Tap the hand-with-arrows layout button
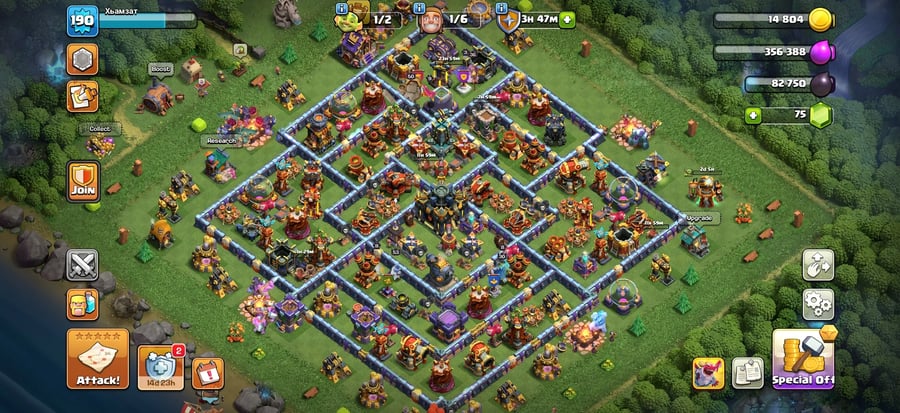This screenshot has width=900, height=413. point(818,265)
